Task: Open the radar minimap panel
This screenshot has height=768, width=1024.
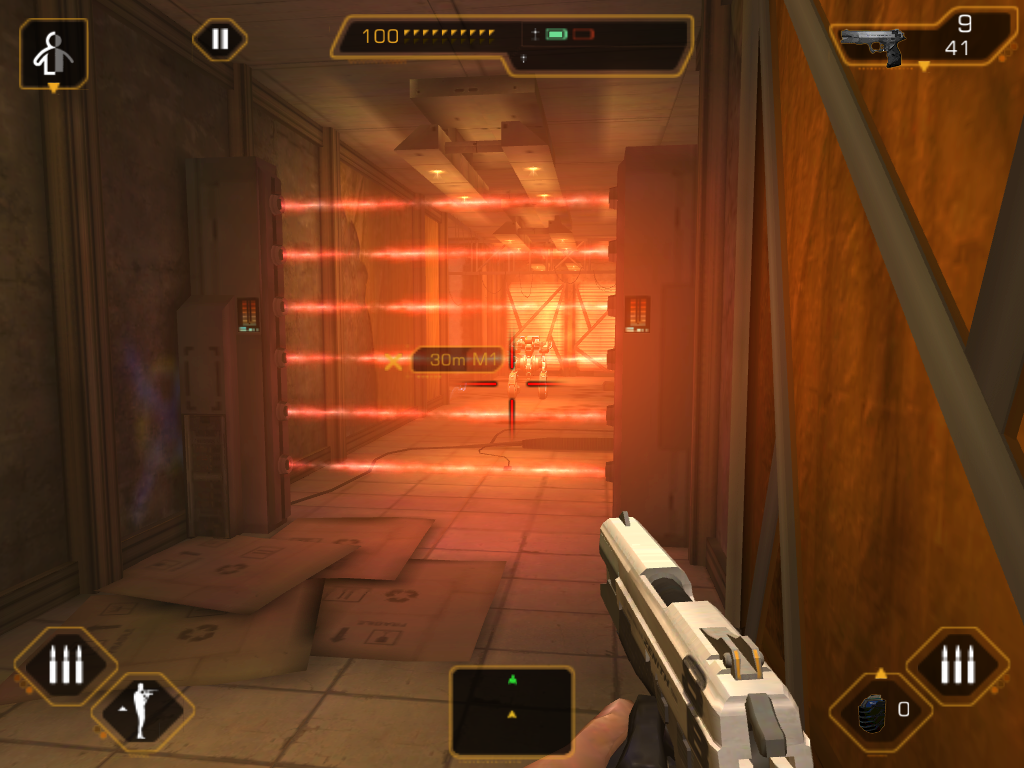Action: pos(512,711)
